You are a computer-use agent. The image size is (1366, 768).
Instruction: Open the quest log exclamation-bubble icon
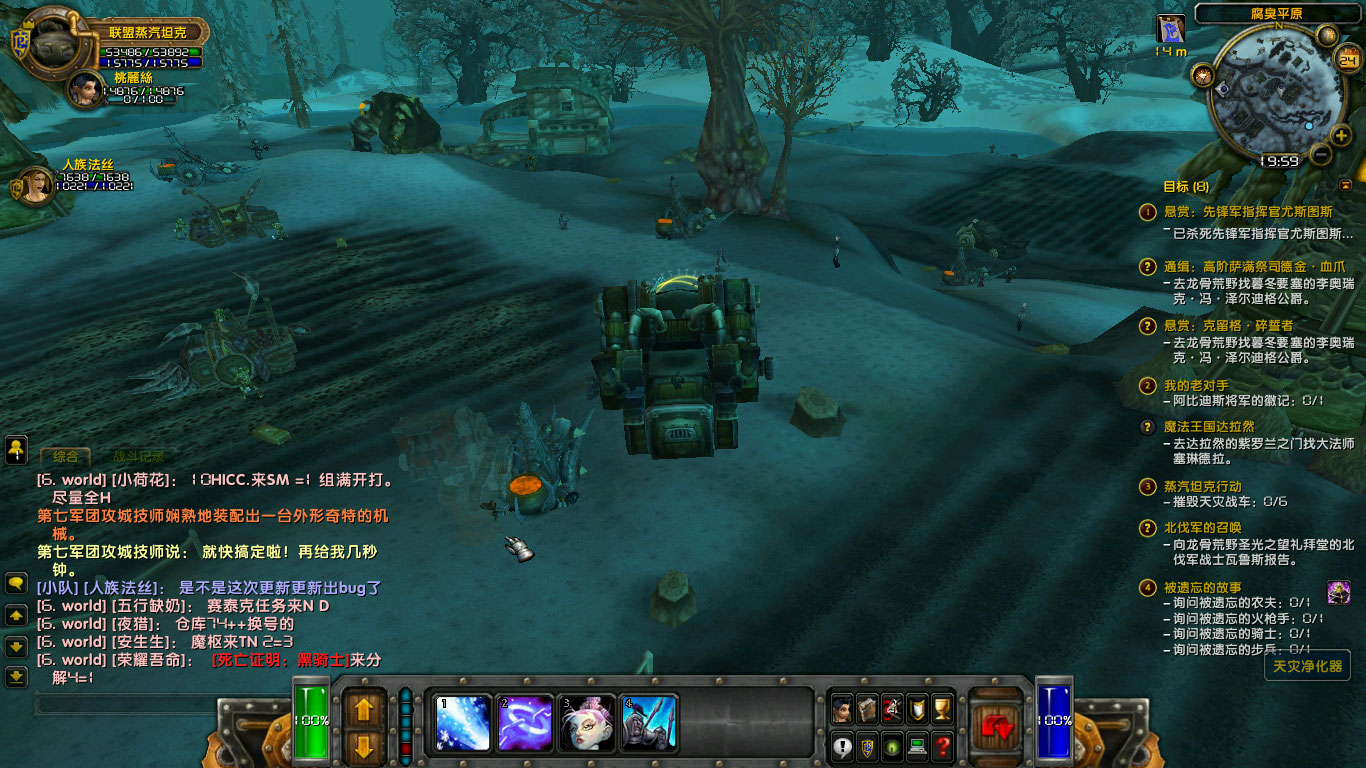[x=842, y=747]
